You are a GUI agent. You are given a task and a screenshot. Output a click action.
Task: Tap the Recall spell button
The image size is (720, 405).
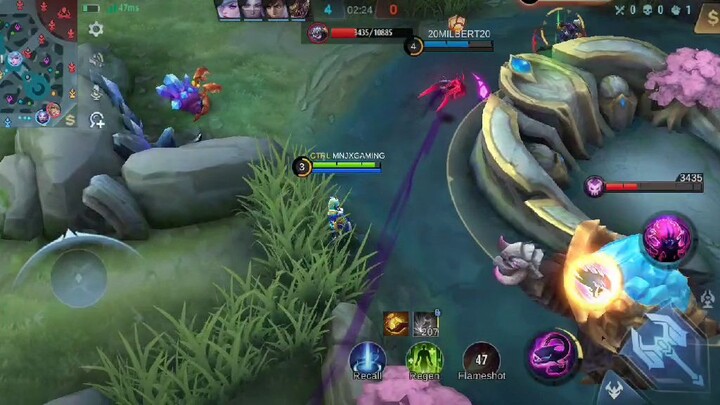pos(367,359)
